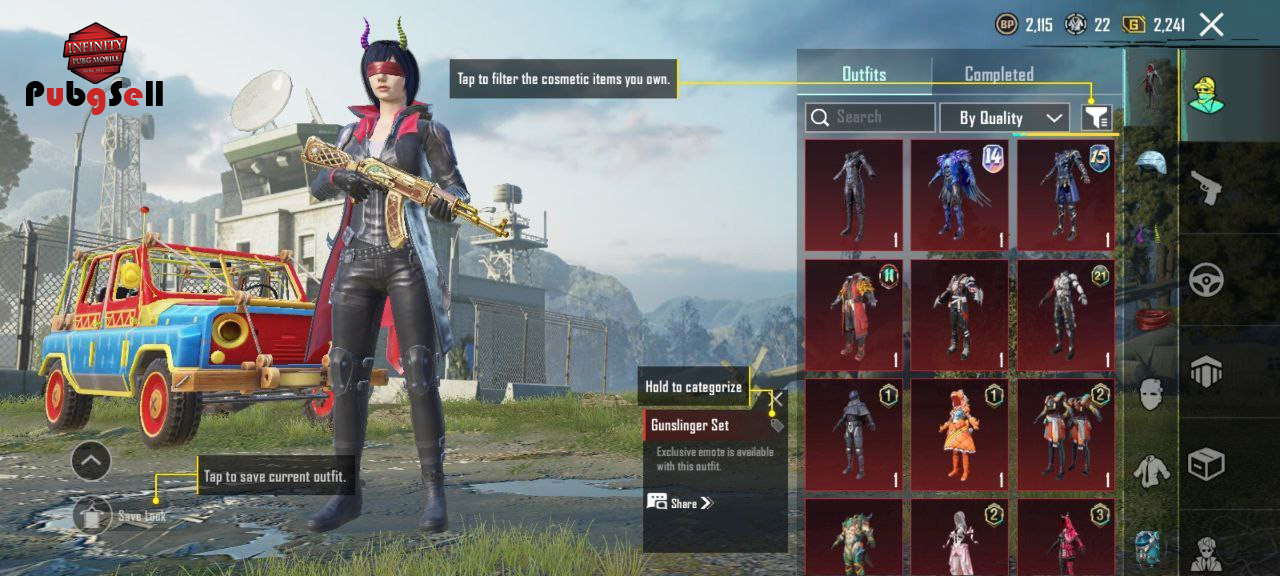Share the Gunslinger Set
Screen dimensions: 1280x576
(x=680, y=503)
